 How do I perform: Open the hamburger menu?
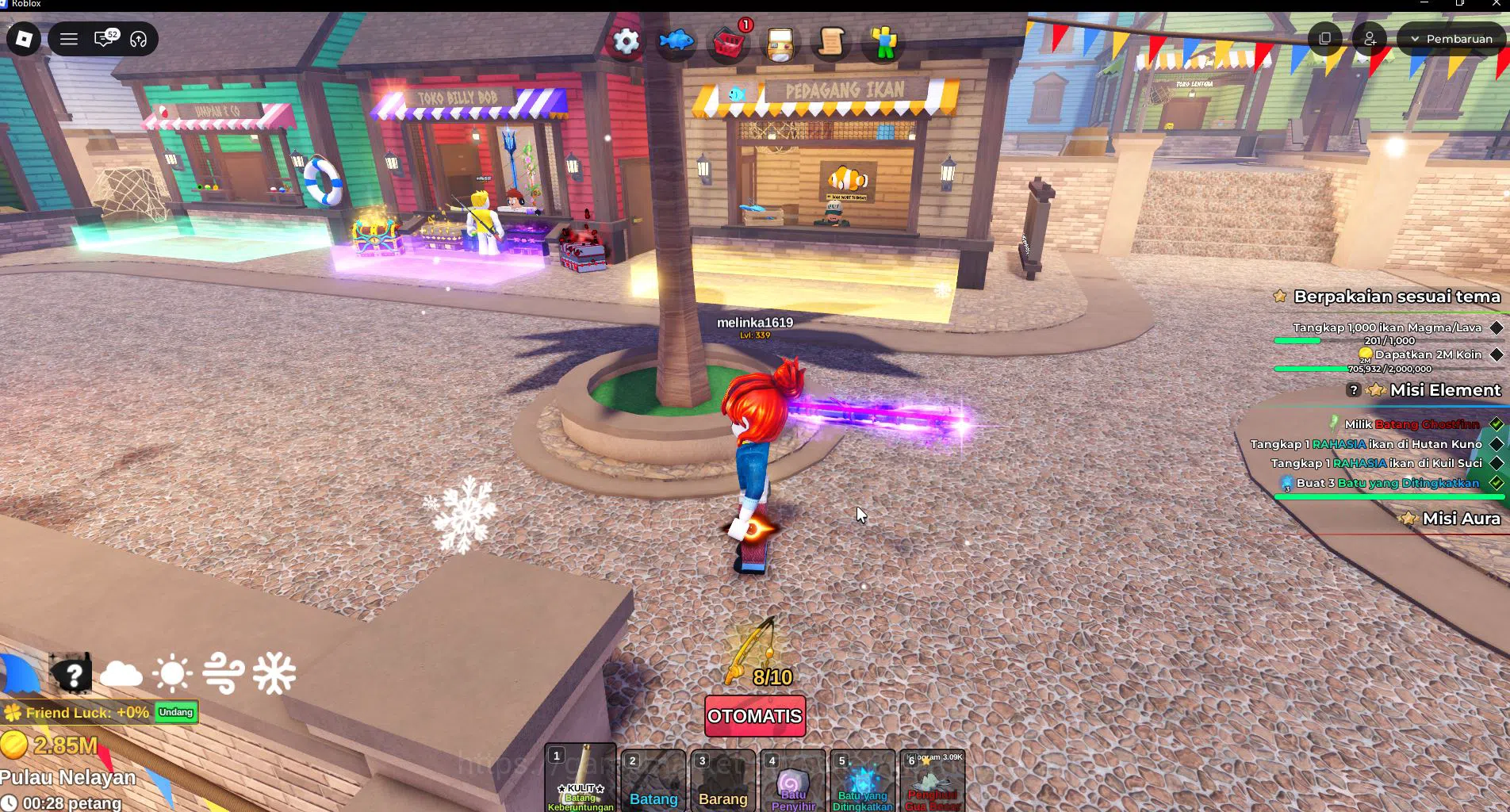(68, 38)
